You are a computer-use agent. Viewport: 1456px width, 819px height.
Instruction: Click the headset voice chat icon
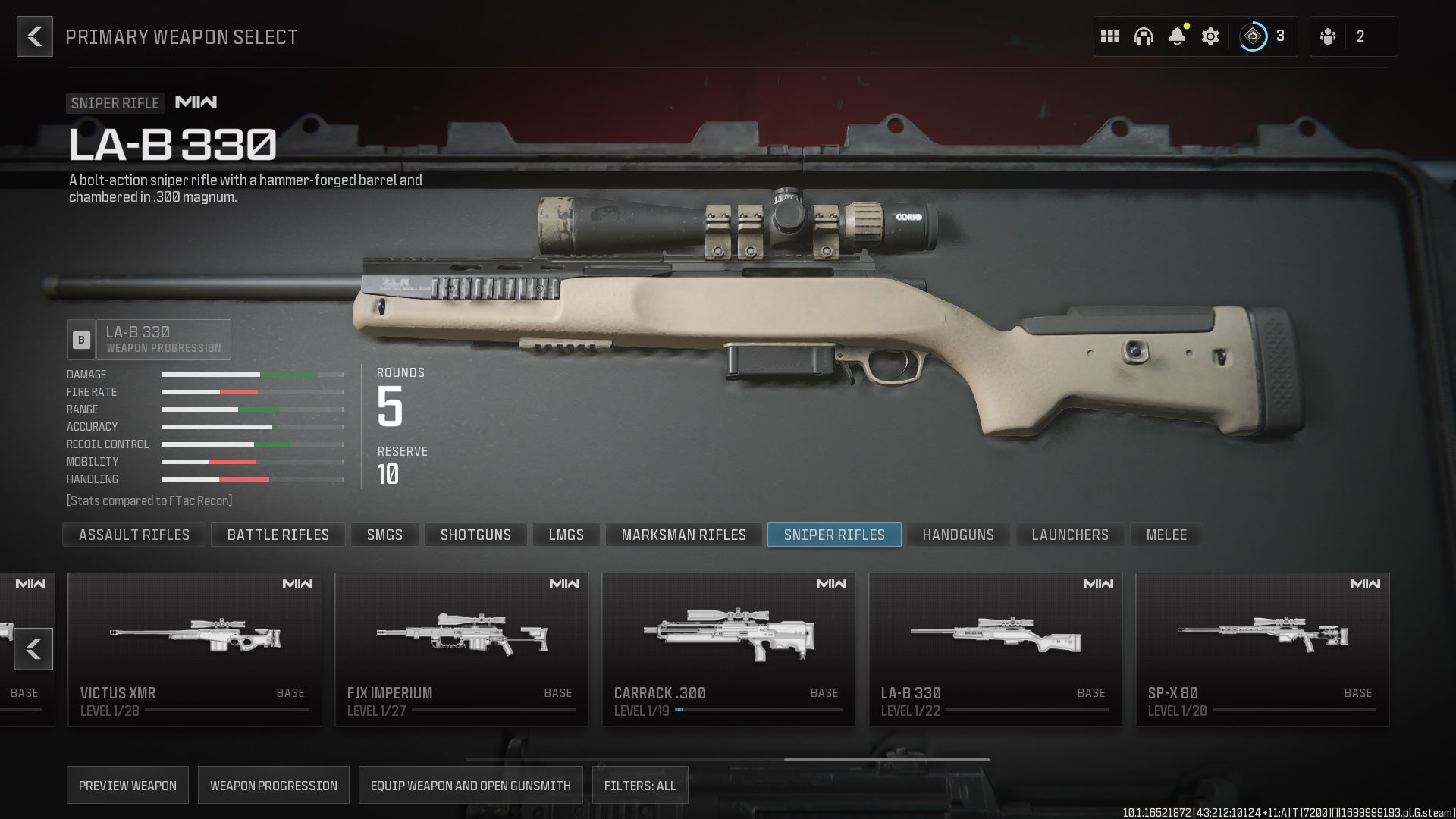point(1144,36)
